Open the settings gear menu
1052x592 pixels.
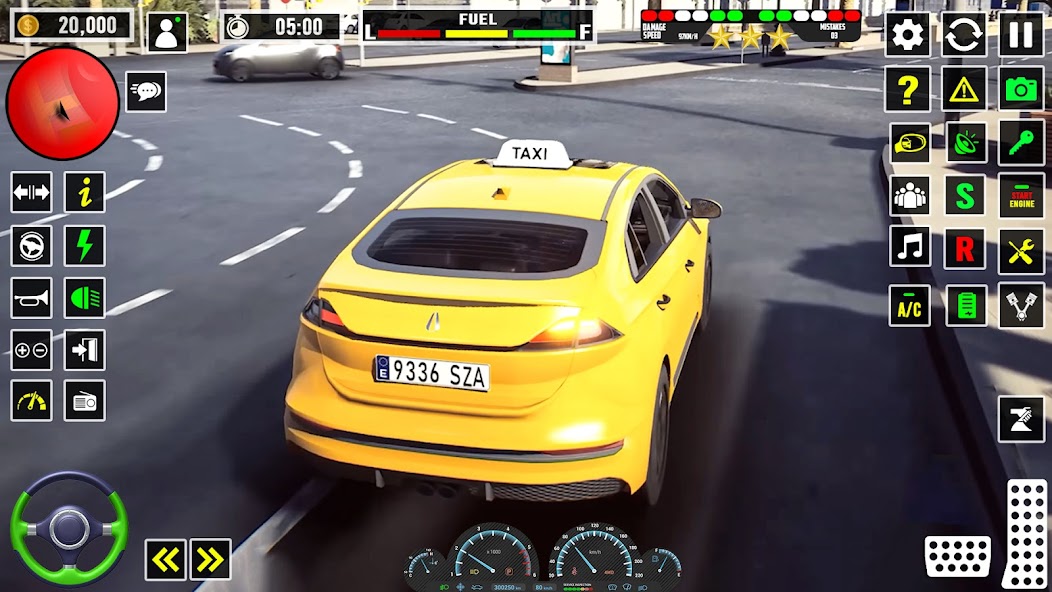coord(907,35)
